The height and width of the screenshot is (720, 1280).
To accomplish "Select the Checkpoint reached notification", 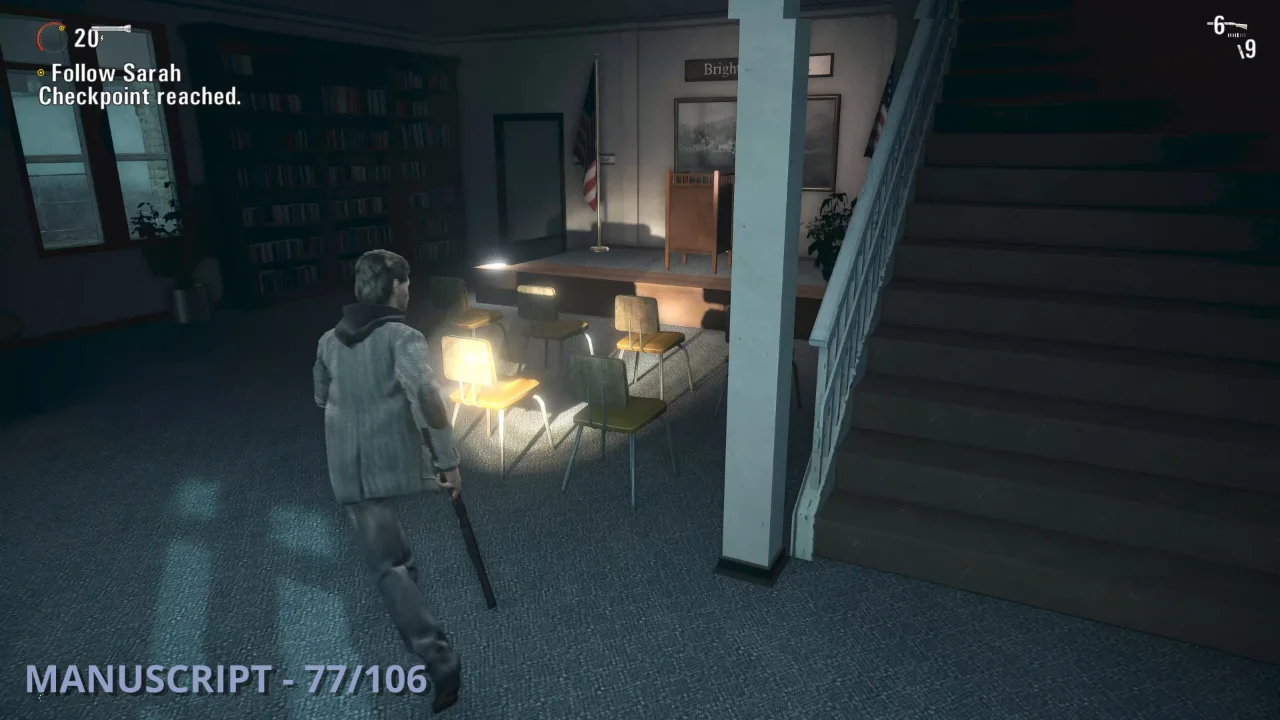I will pyautogui.click(x=140, y=97).
